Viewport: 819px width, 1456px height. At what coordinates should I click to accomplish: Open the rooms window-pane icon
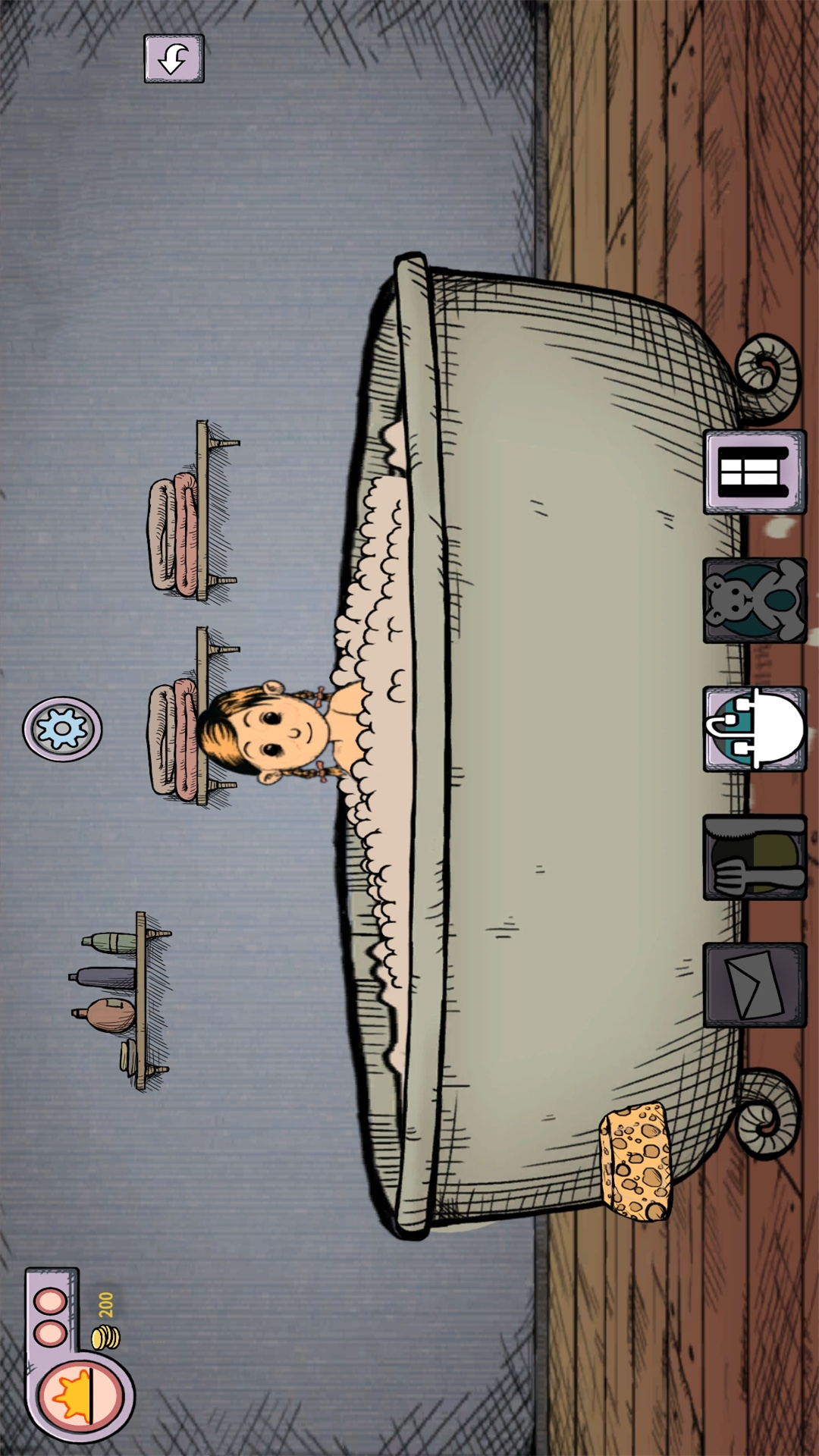755,472
